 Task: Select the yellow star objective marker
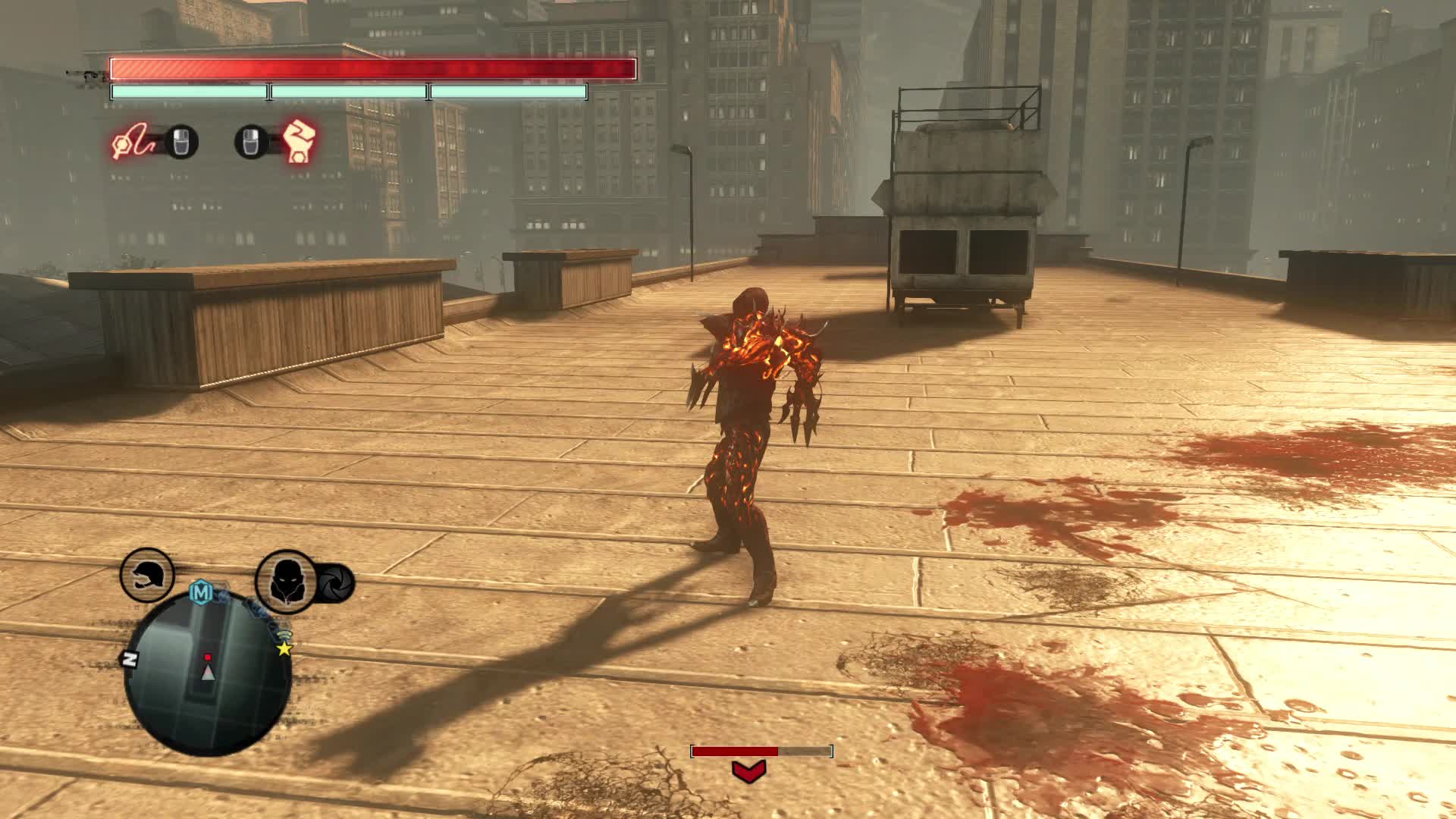(x=284, y=648)
